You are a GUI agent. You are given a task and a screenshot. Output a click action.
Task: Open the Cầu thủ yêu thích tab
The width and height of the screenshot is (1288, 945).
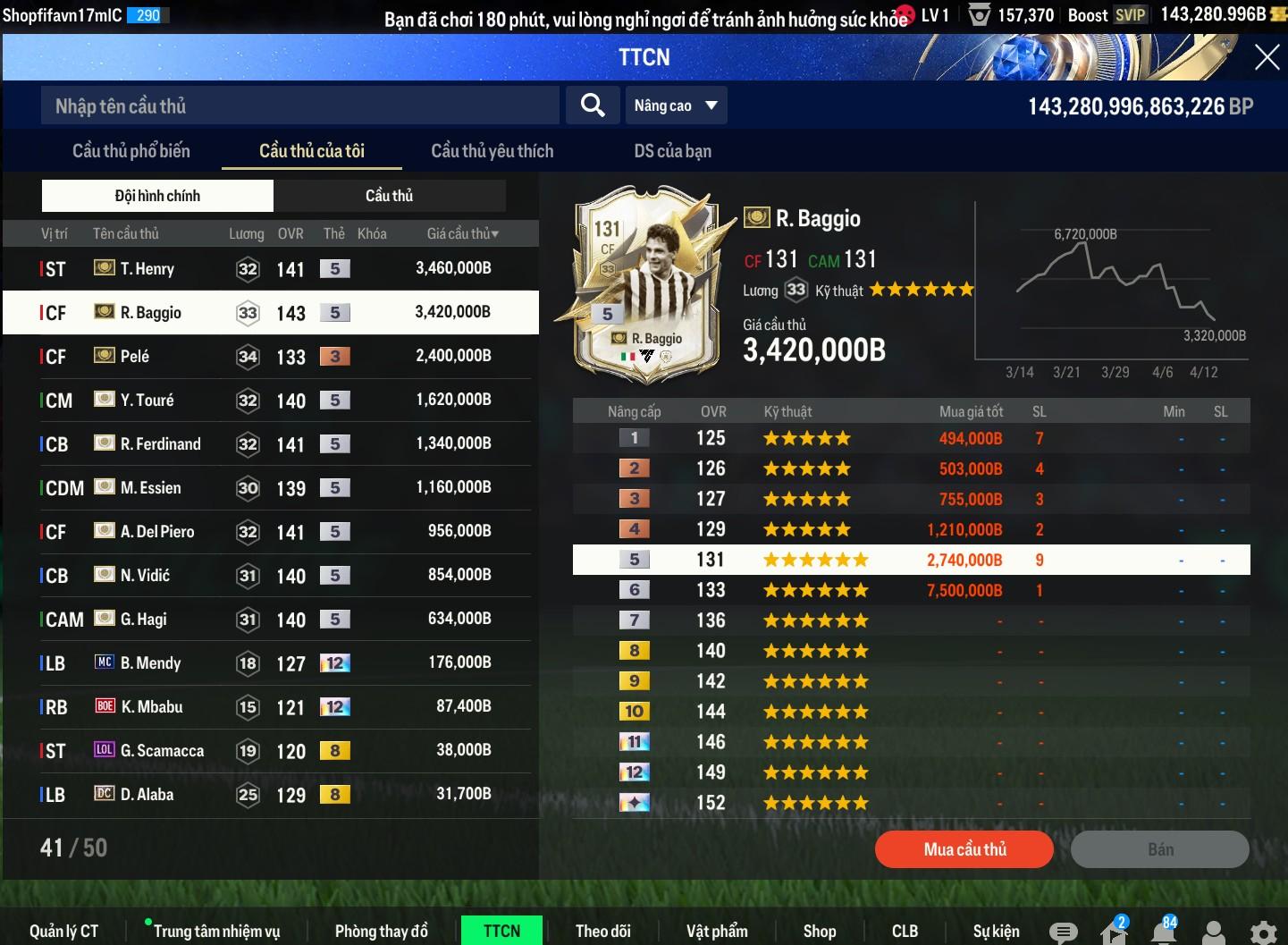492,151
